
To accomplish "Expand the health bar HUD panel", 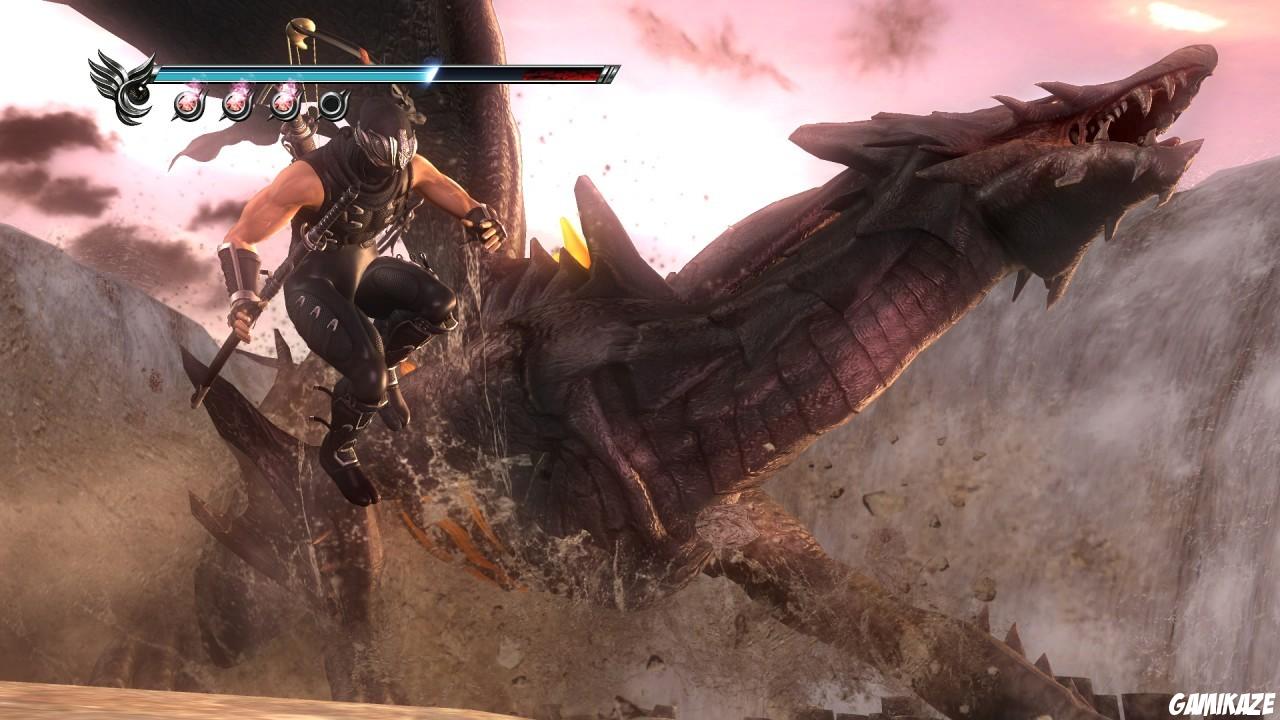I will pos(390,71).
